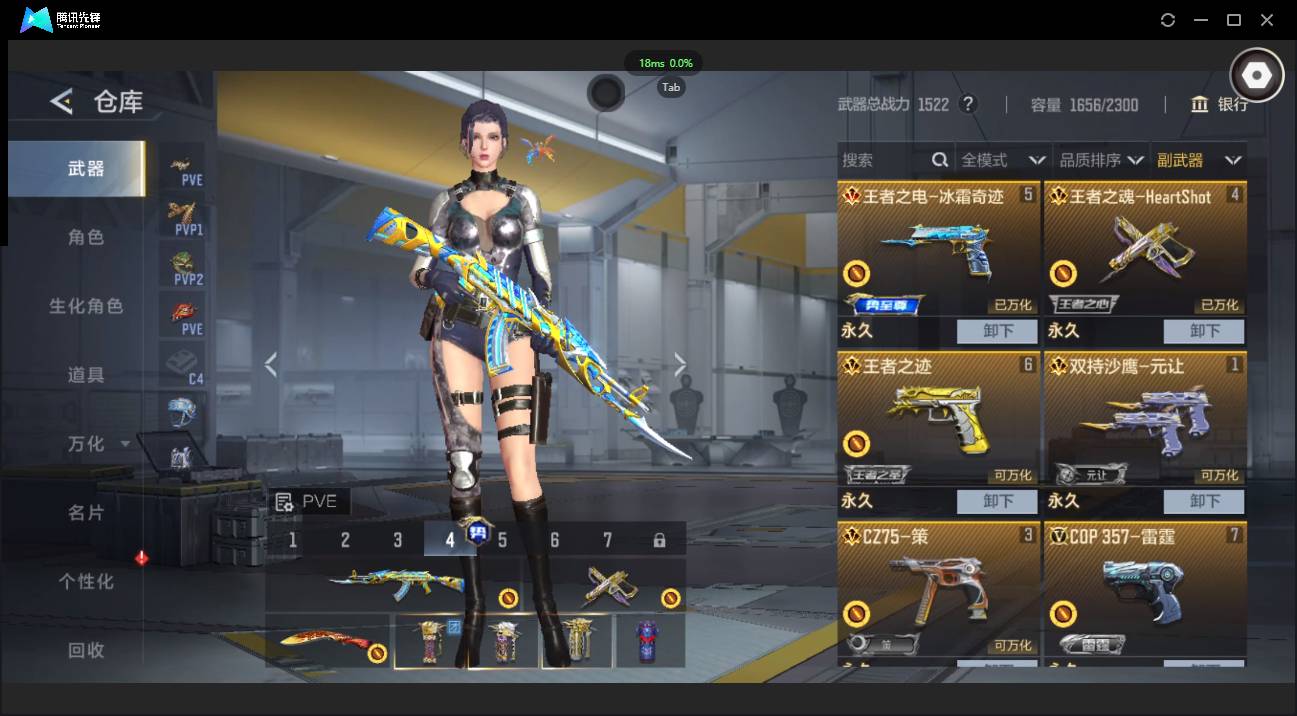Open the 名片 section

point(86,513)
